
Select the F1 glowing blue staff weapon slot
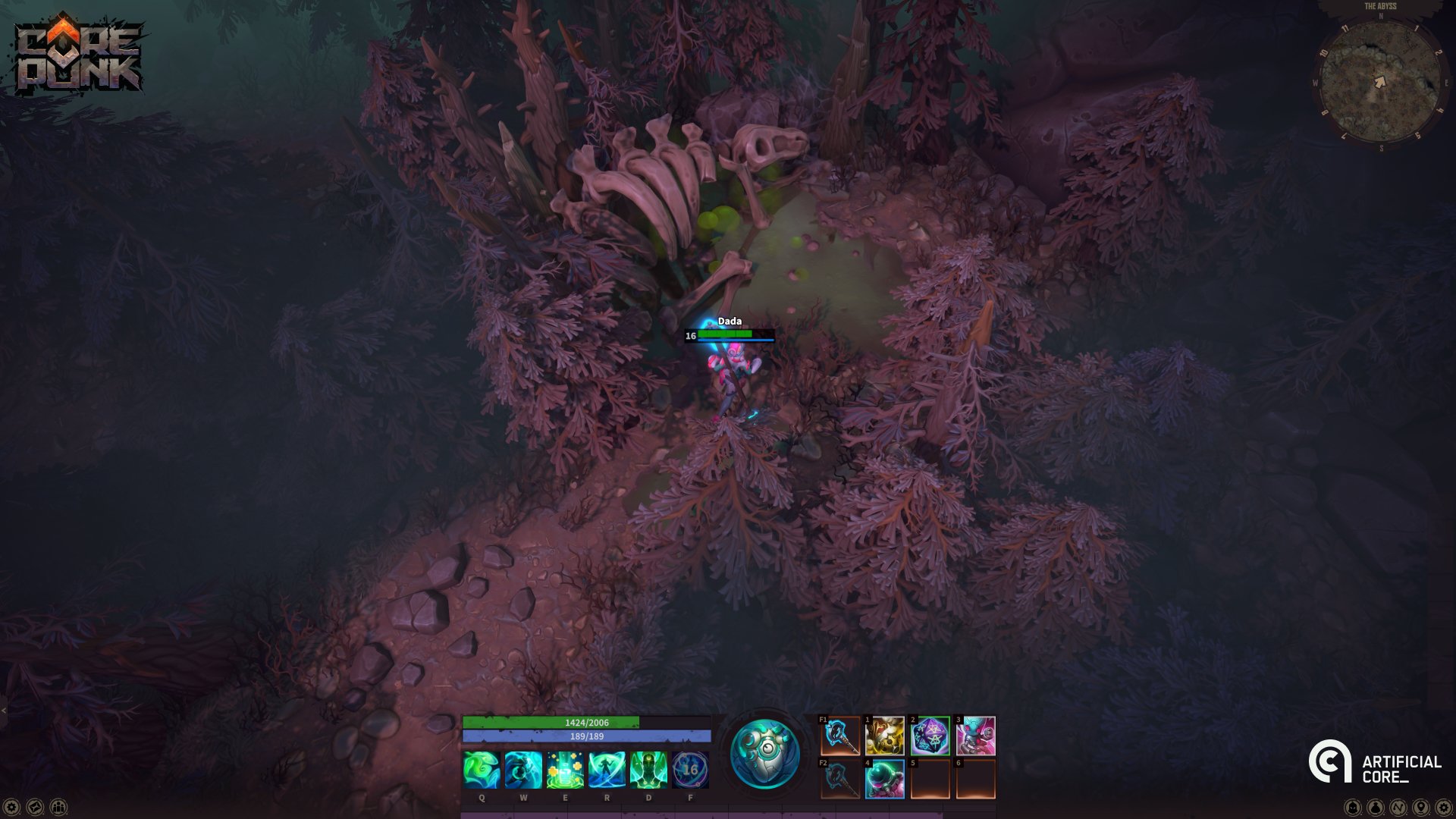coord(840,736)
